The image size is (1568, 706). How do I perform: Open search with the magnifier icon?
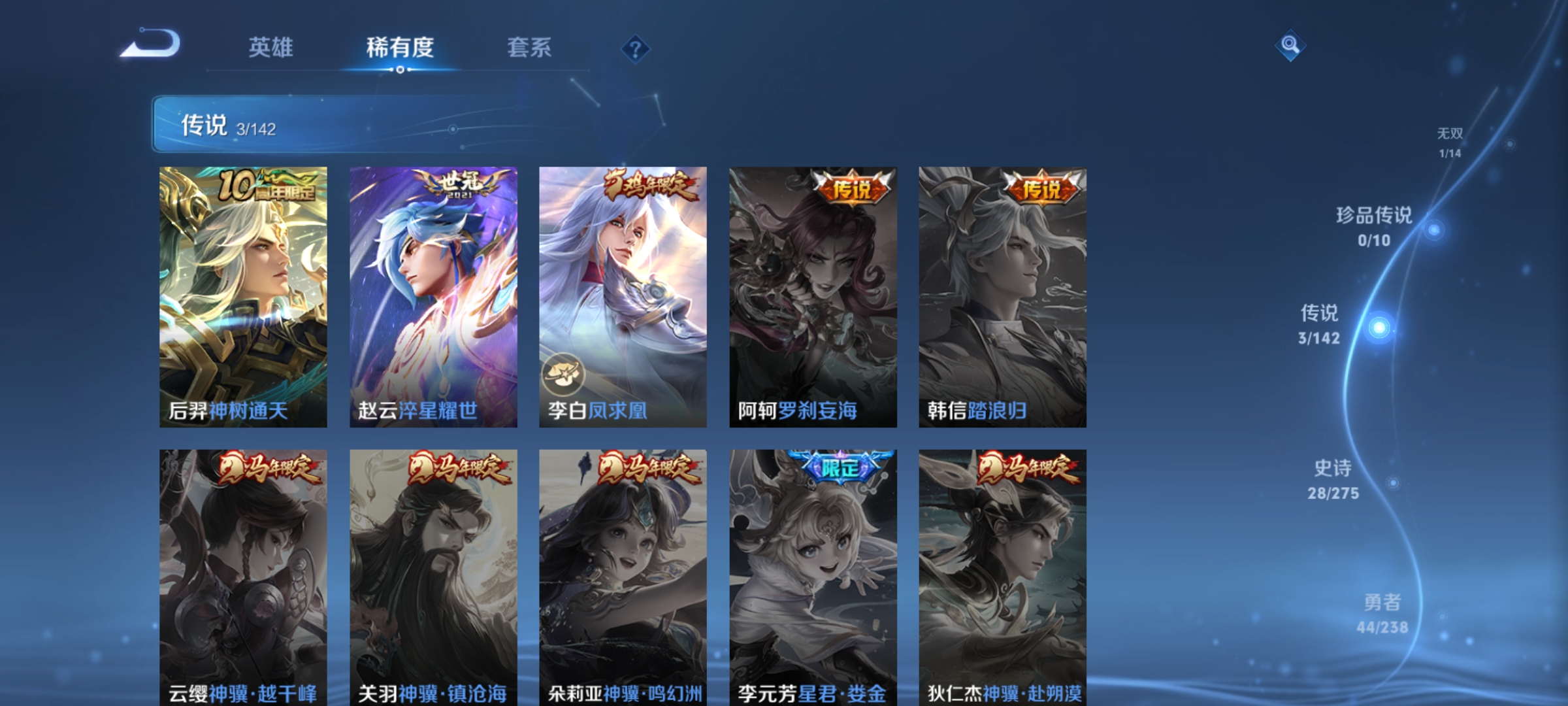pyautogui.click(x=1290, y=46)
